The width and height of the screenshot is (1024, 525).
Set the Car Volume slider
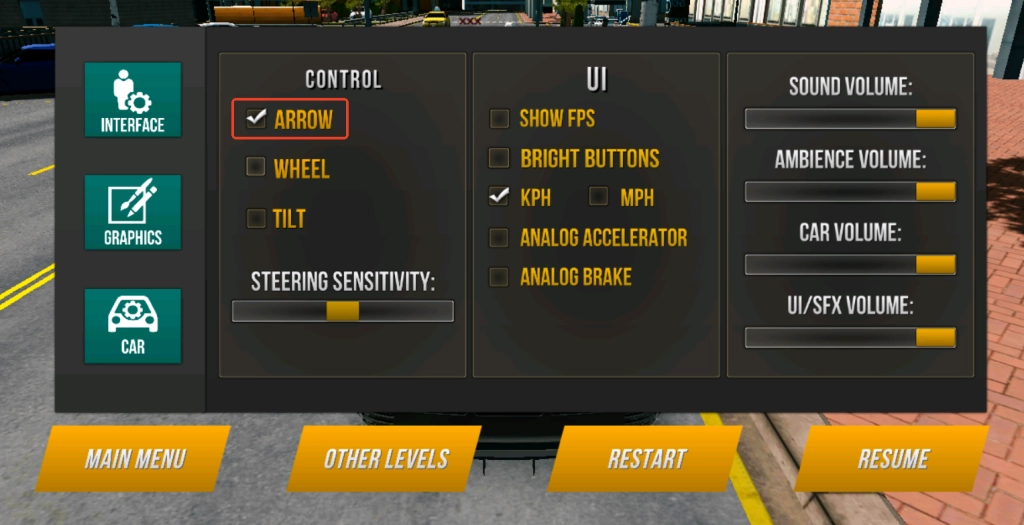pos(850,265)
